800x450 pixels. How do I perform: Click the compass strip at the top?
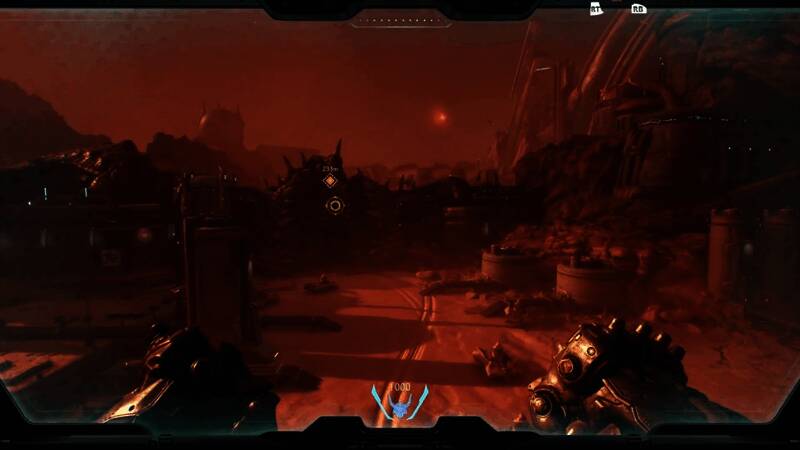pos(399,19)
